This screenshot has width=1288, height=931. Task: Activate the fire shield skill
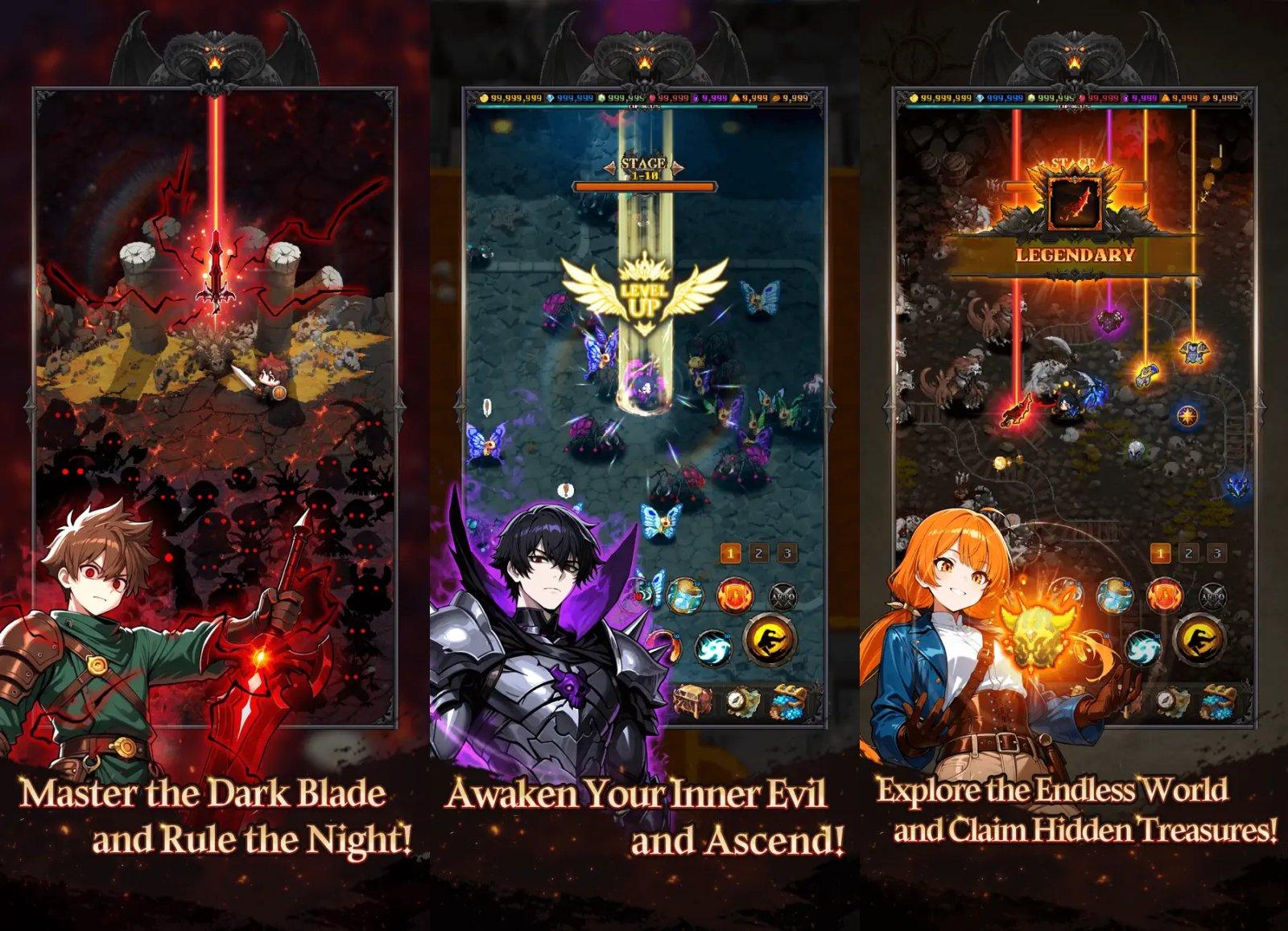tap(734, 595)
